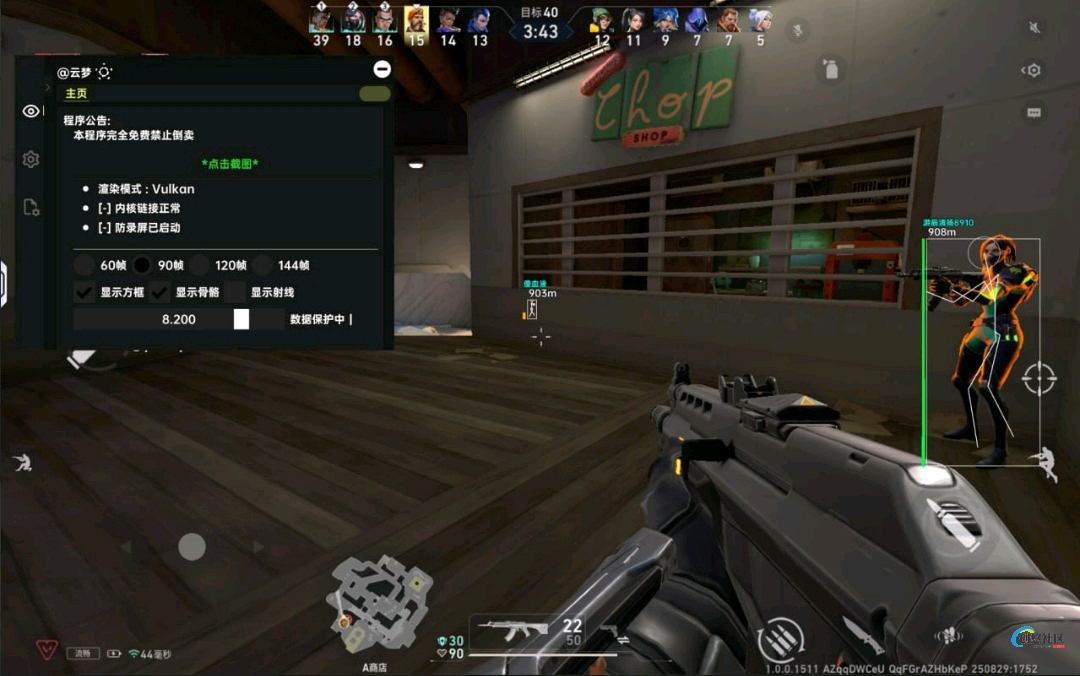Open the in-game settings gear at top right
1080x676 pixels.
coord(1033,70)
